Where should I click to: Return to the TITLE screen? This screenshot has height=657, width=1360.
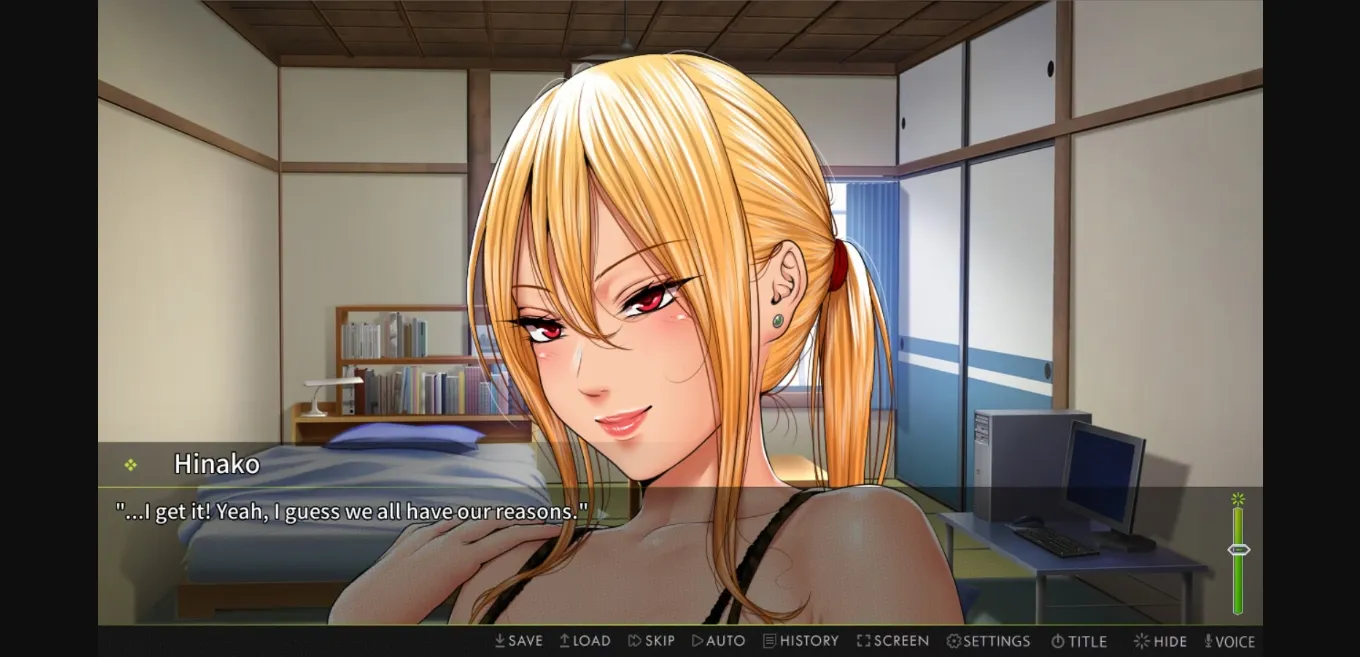pyautogui.click(x=1078, y=641)
